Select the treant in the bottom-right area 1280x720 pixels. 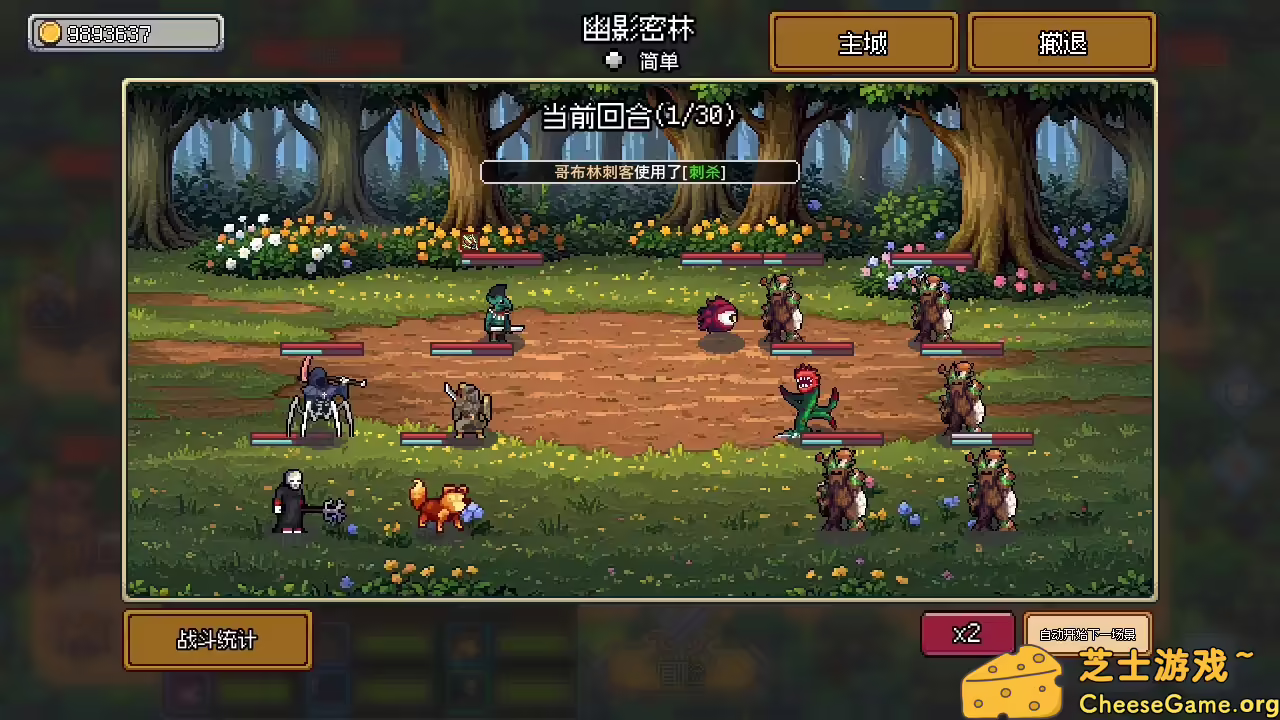pos(990,490)
